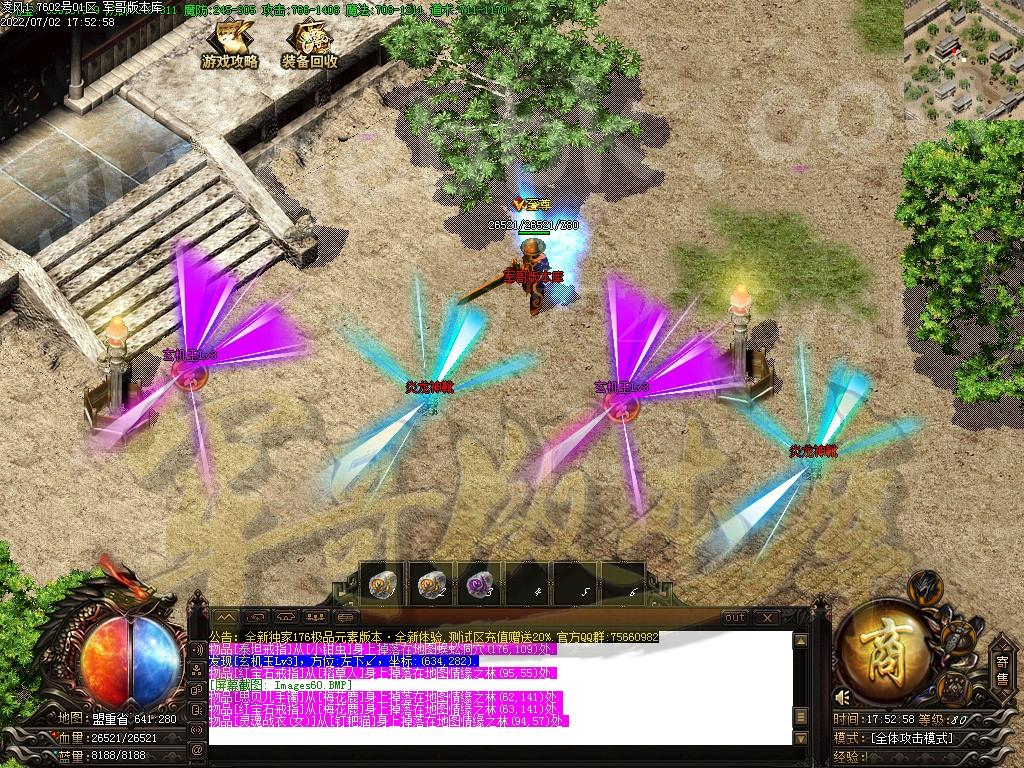The width and height of the screenshot is (1024, 768).
Task: Open the 装备回收 equipment recycling menu
Action: click(x=309, y=44)
